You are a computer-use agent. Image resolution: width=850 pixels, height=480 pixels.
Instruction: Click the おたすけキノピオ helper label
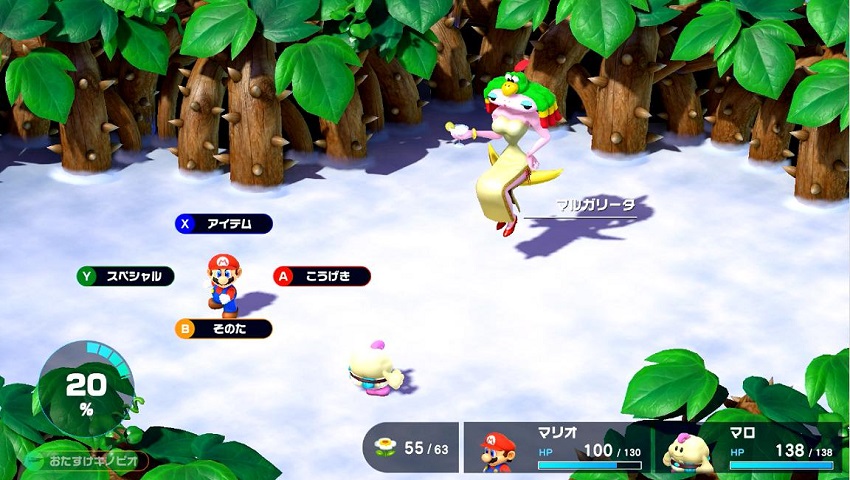88,461
